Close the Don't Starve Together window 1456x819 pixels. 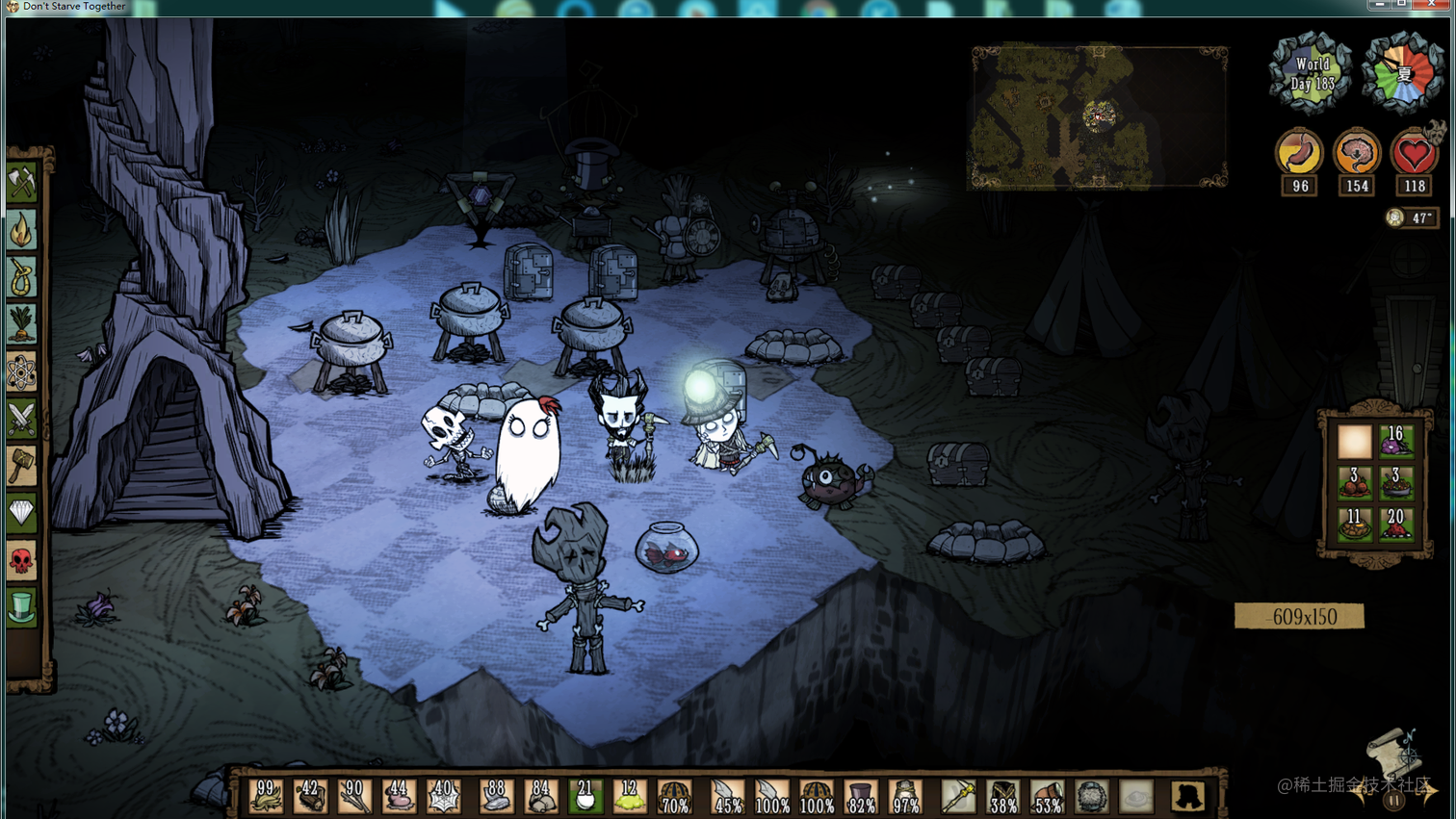[1432, 6]
